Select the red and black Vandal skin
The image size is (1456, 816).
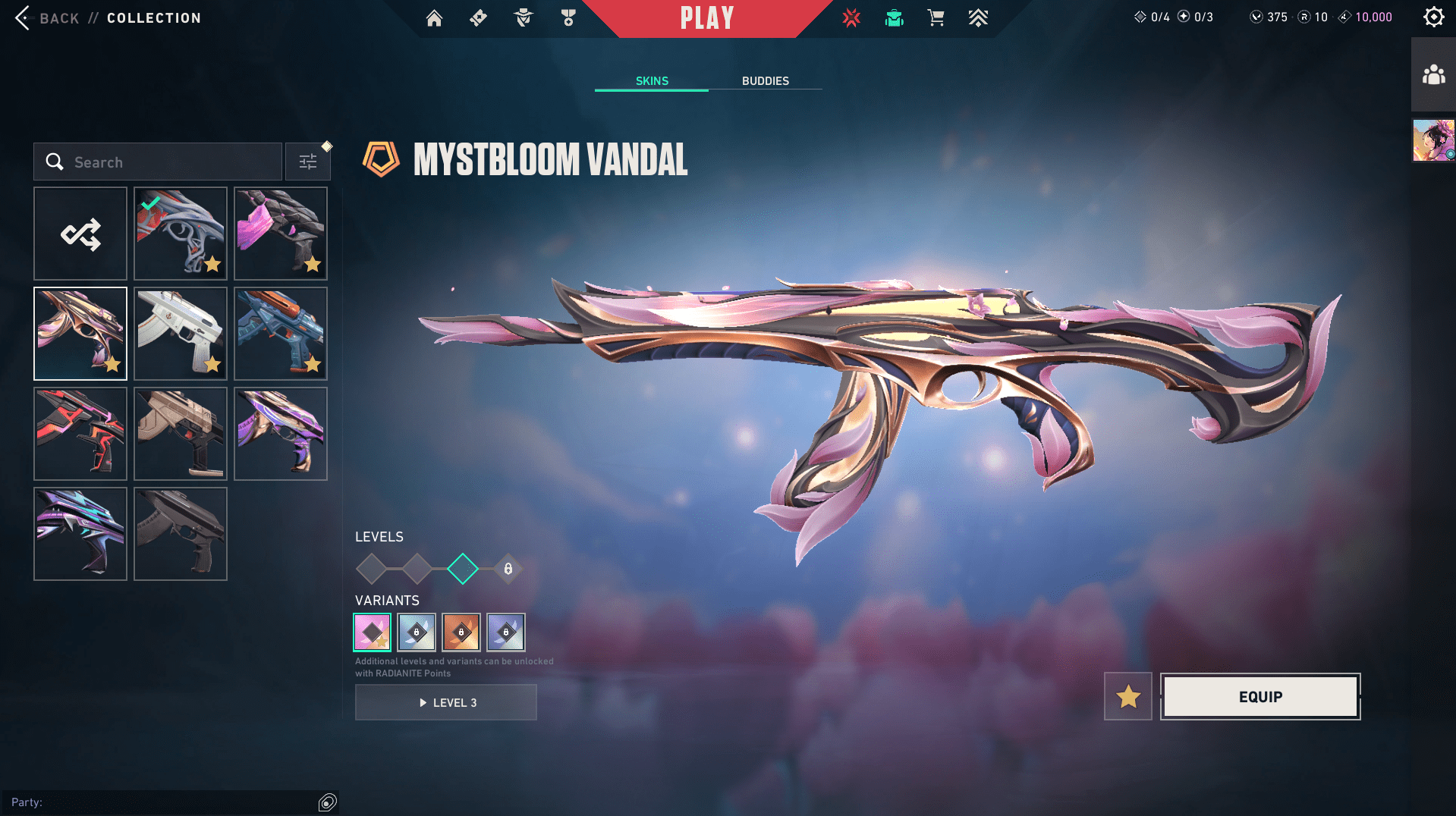click(x=80, y=434)
